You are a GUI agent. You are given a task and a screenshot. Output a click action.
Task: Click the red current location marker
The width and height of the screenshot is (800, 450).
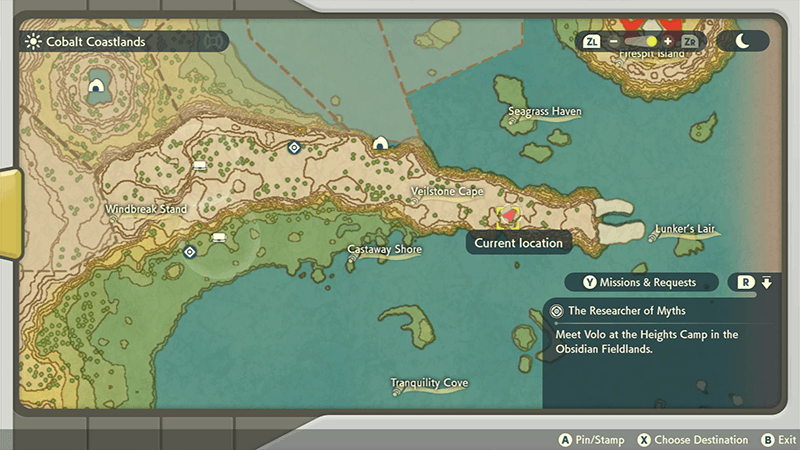(x=507, y=215)
